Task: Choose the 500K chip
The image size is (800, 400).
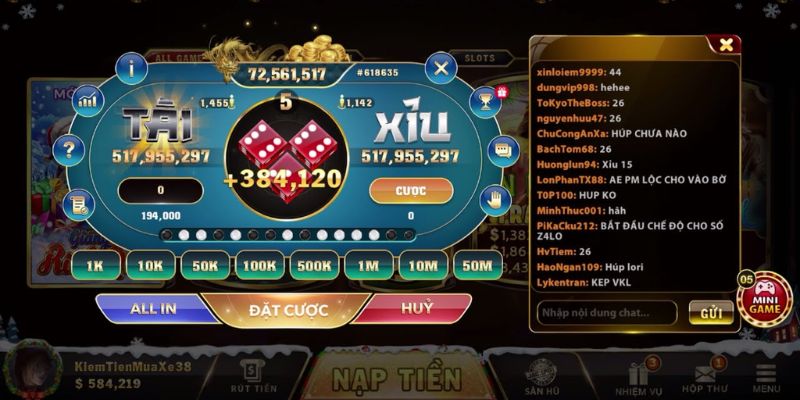Action: click(x=314, y=265)
